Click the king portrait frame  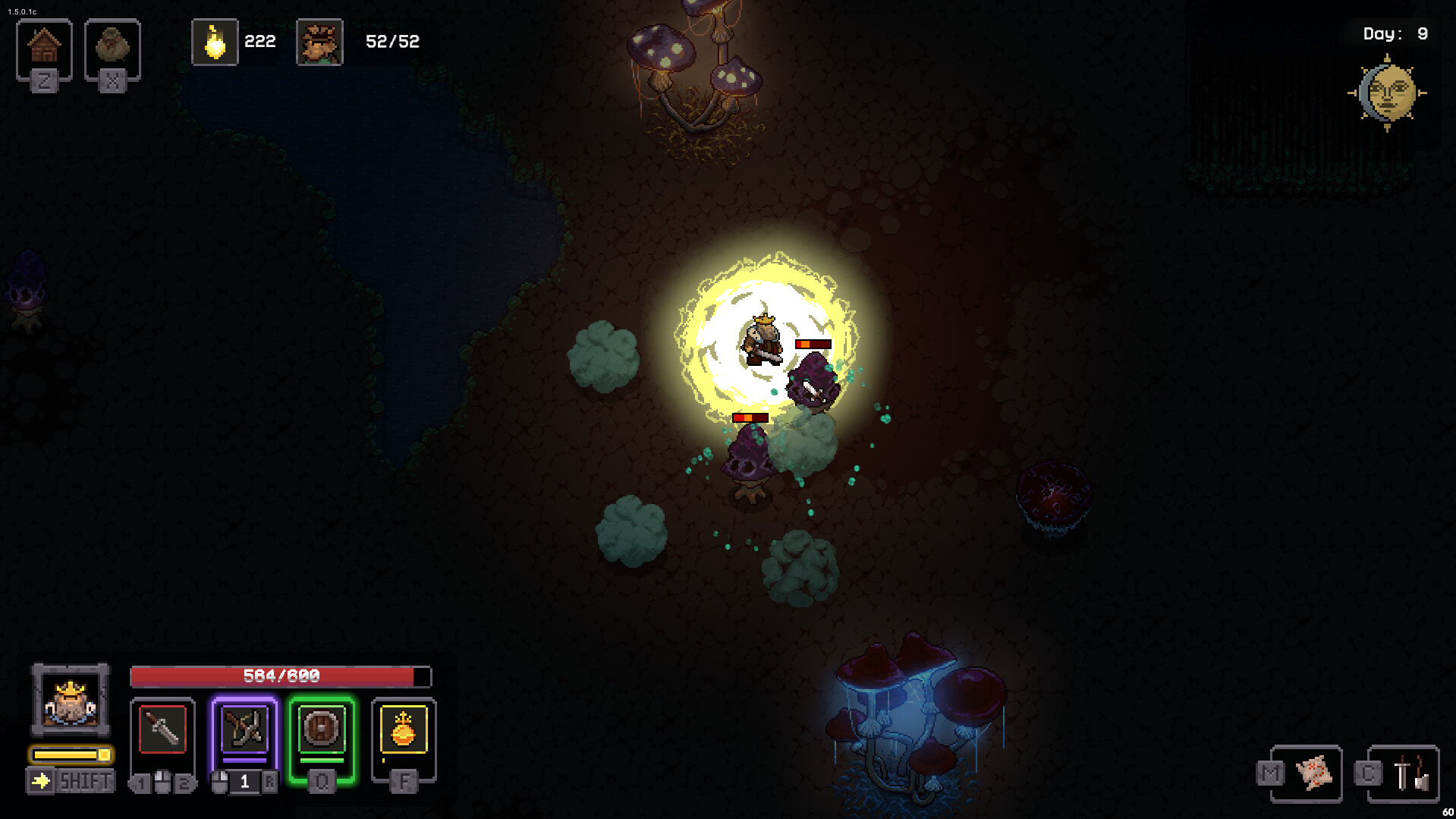[x=71, y=700]
